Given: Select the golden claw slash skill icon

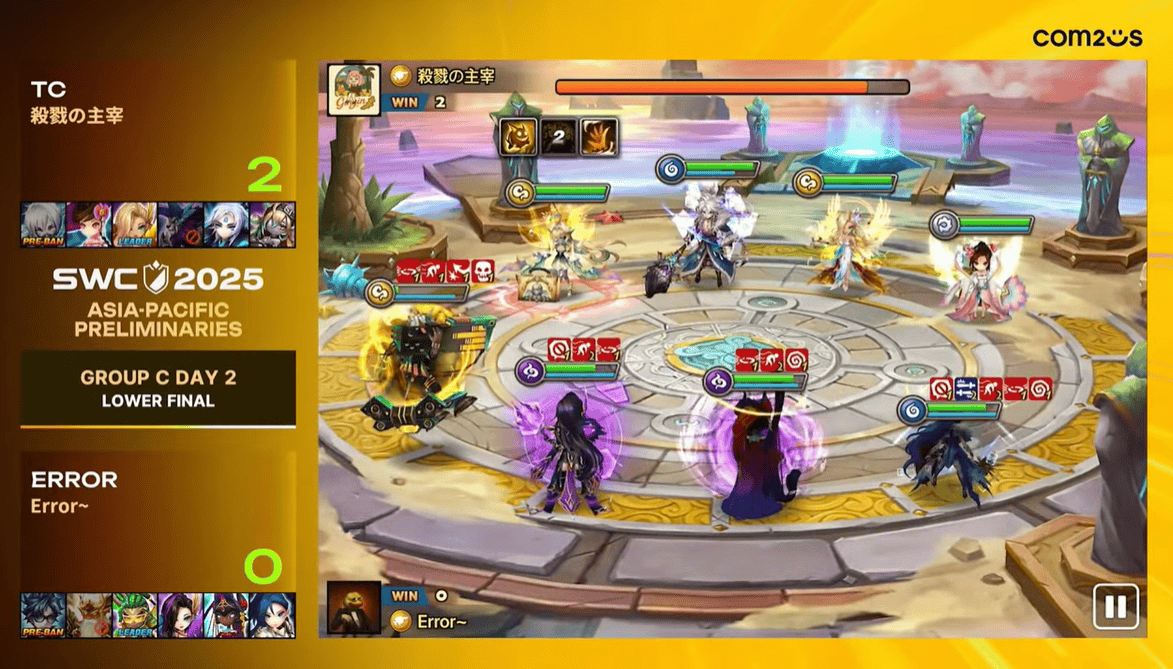Looking at the screenshot, I should (x=599, y=137).
